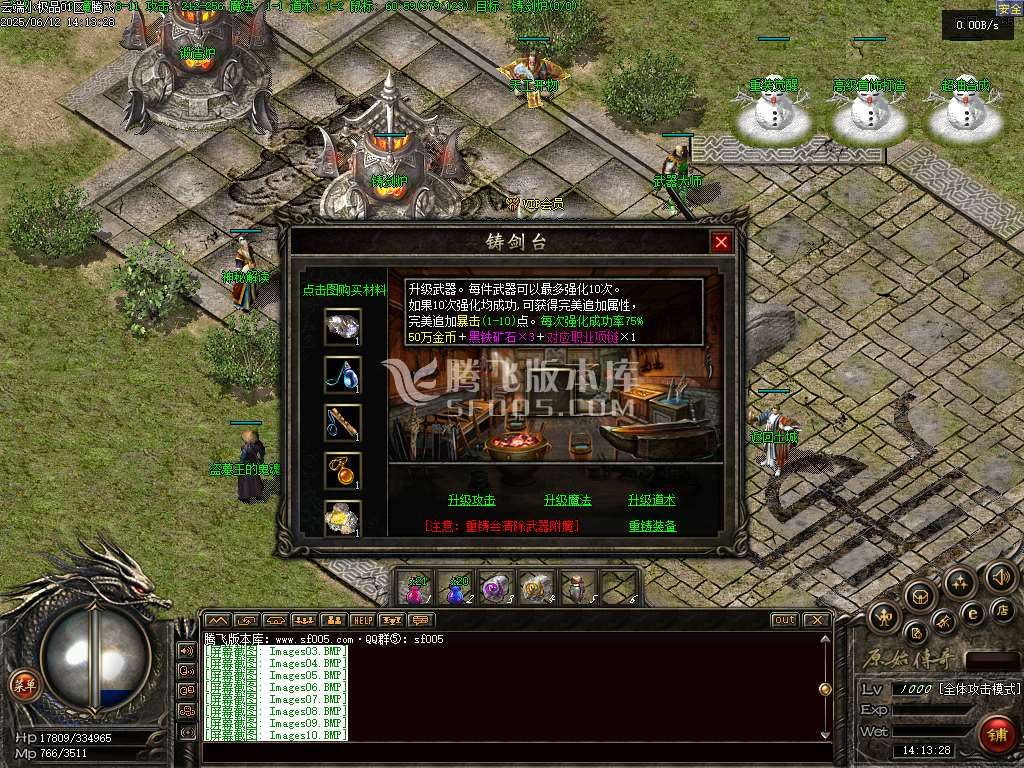Toggle sound with the speaker icon
1024x768 pixels.
[1000, 577]
